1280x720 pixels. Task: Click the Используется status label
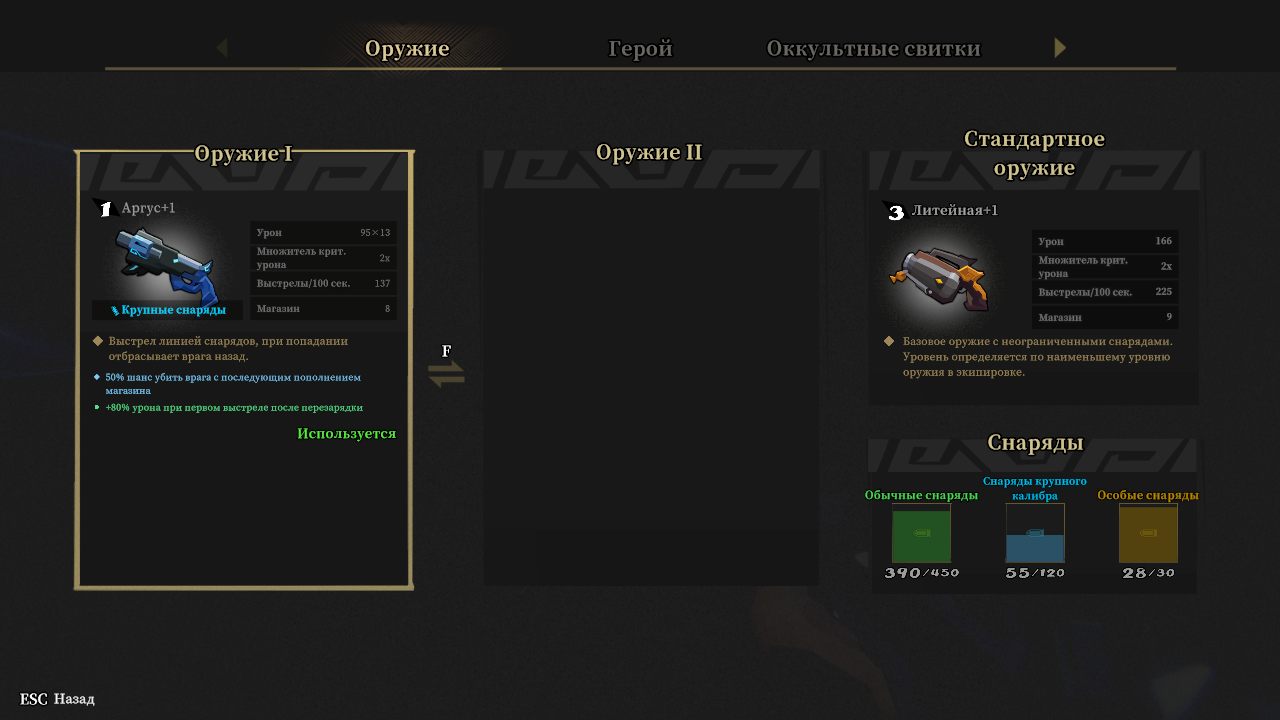coord(346,432)
